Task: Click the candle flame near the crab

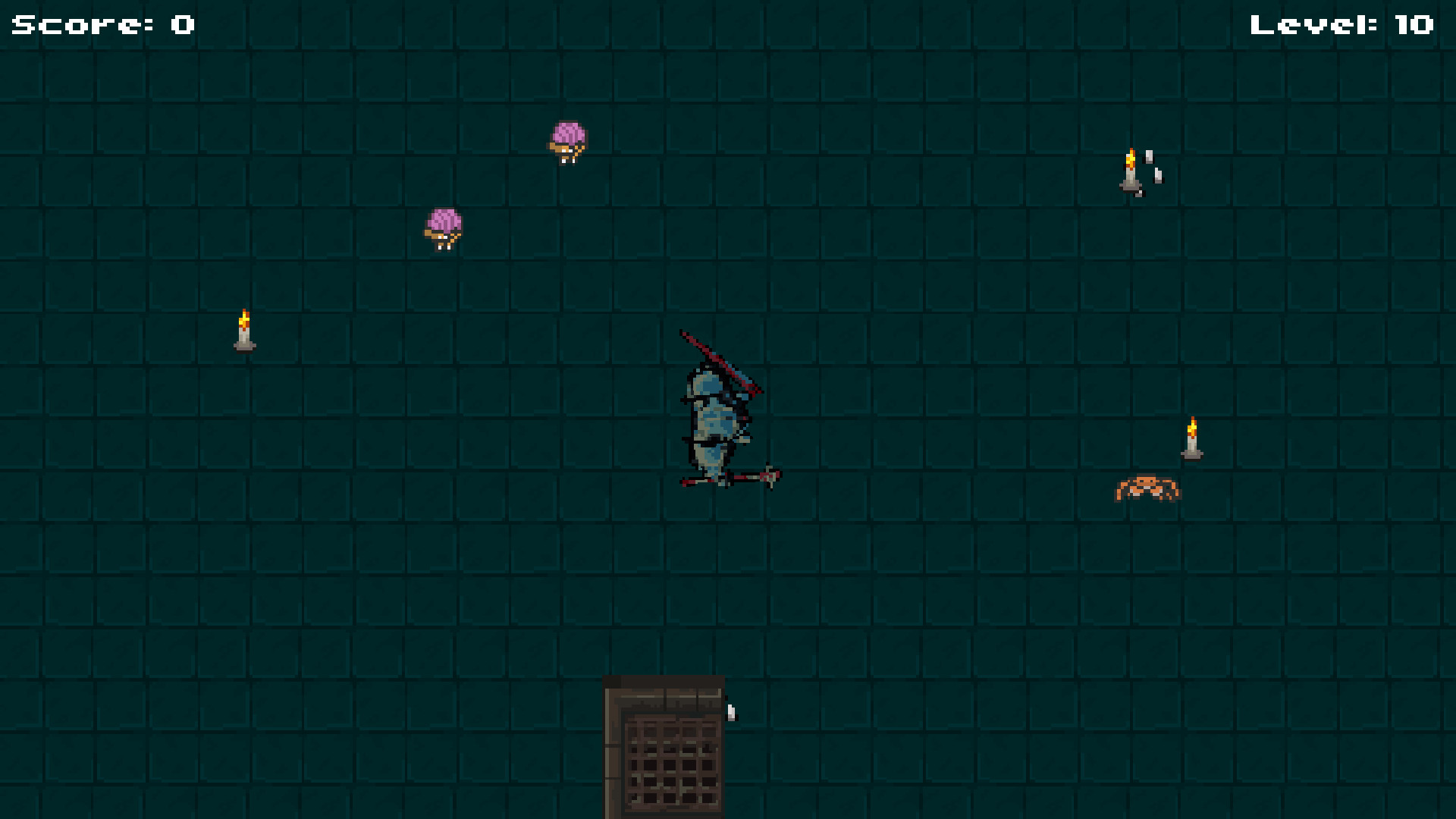Action: (1192, 426)
